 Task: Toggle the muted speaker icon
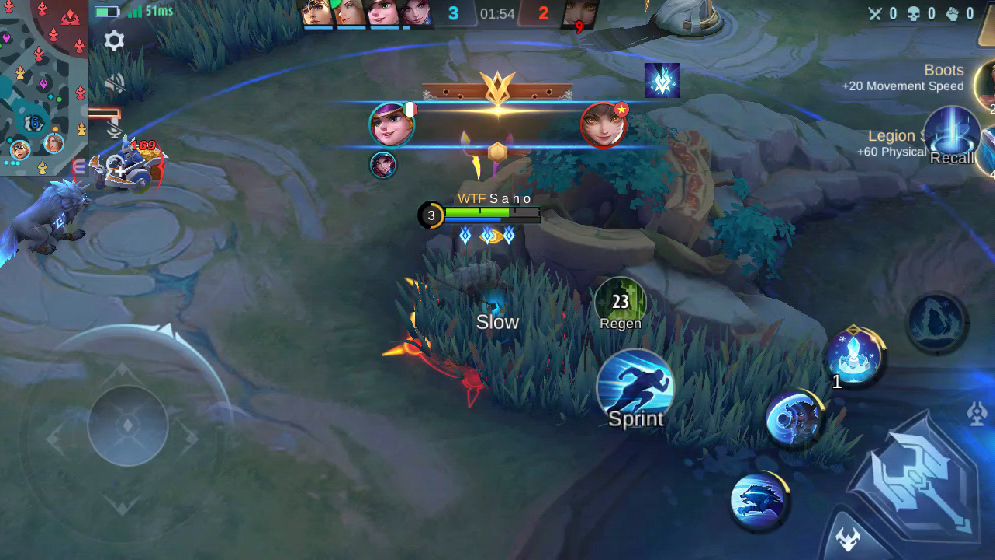click(x=115, y=83)
